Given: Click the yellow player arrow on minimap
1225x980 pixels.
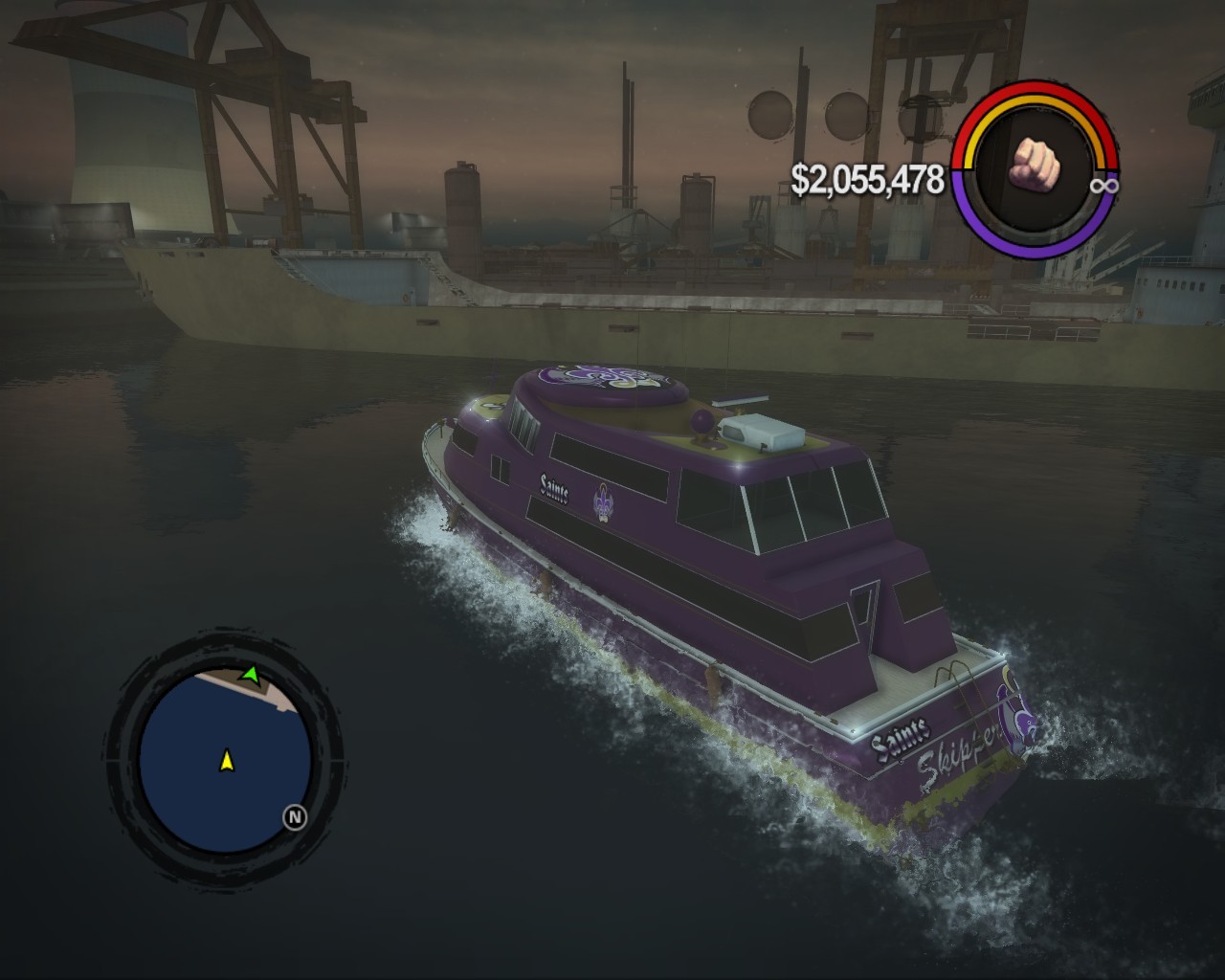Looking at the screenshot, I should coord(227,761).
